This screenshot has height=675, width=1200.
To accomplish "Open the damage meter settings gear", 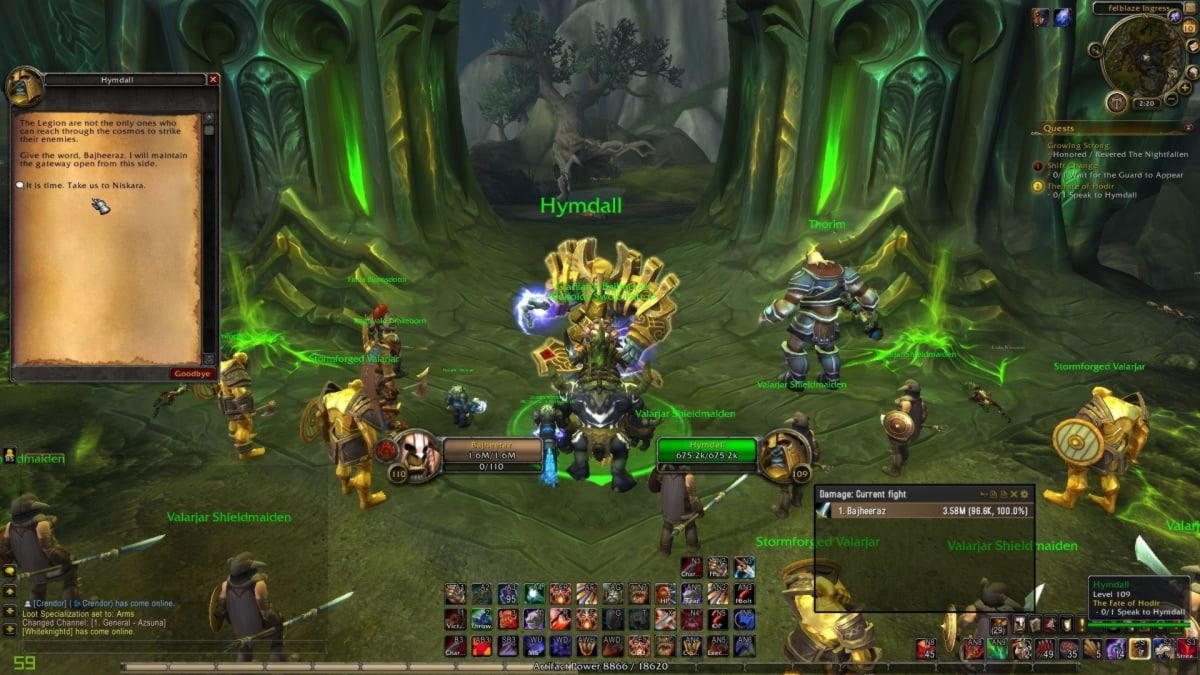I will [1024, 494].
